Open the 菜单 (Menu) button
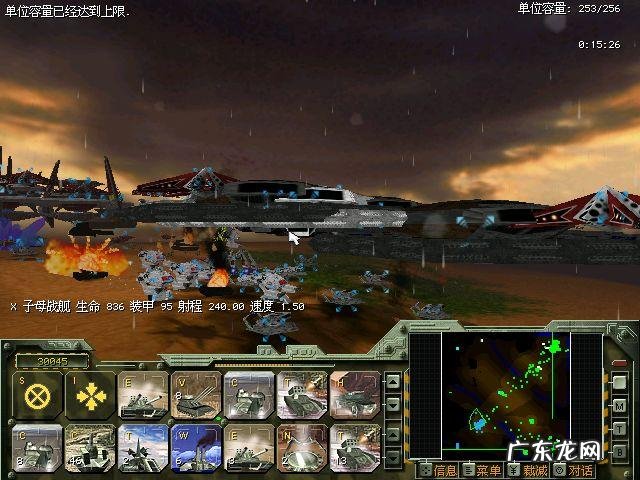This screenshot has width=640, height=480. [x=482, y=470]
